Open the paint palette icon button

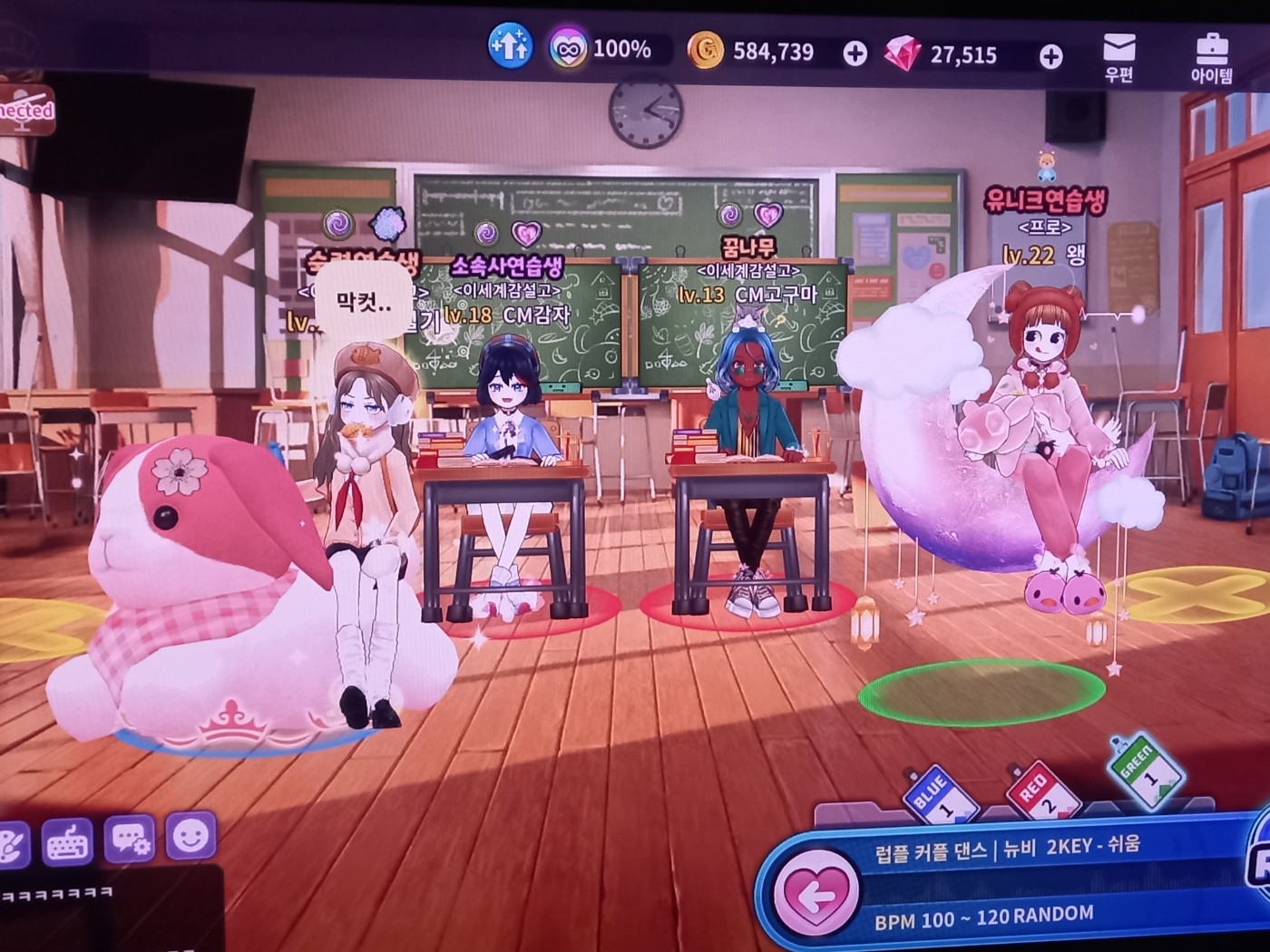pyautogui.click(x=11, y=845)
